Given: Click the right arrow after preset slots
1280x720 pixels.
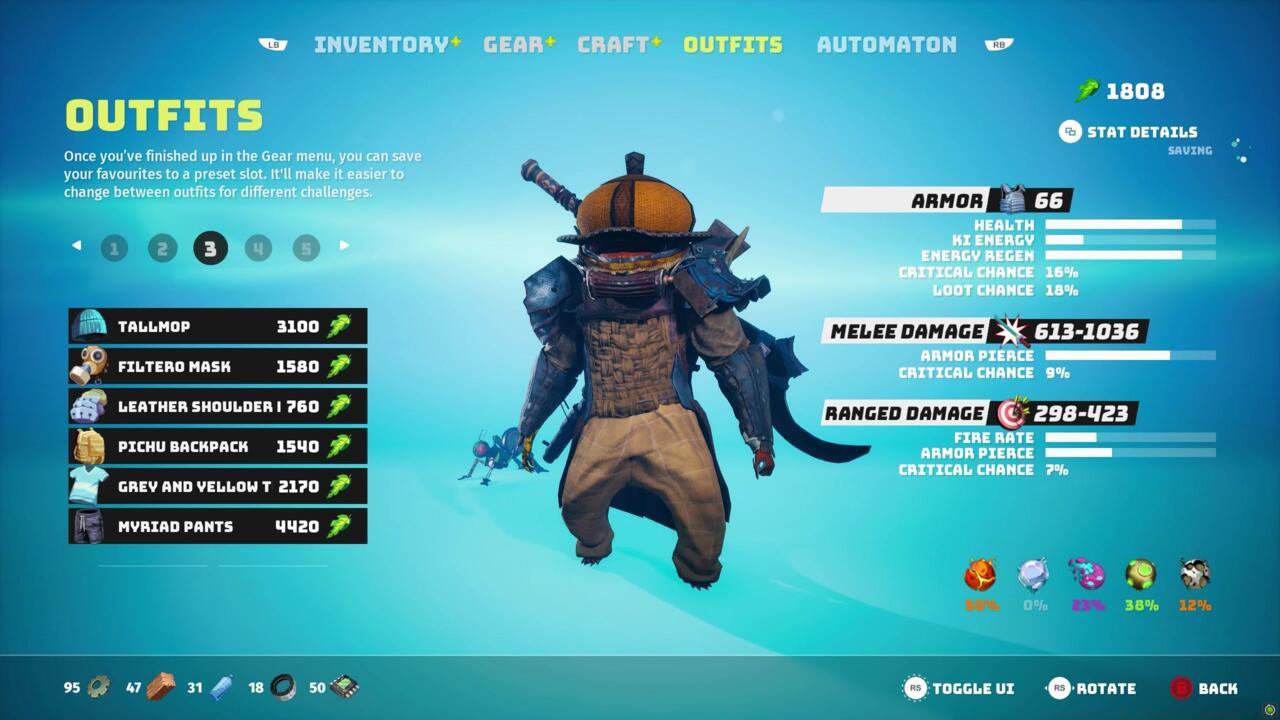Looking at the screenshot, I should coord(344,245).
